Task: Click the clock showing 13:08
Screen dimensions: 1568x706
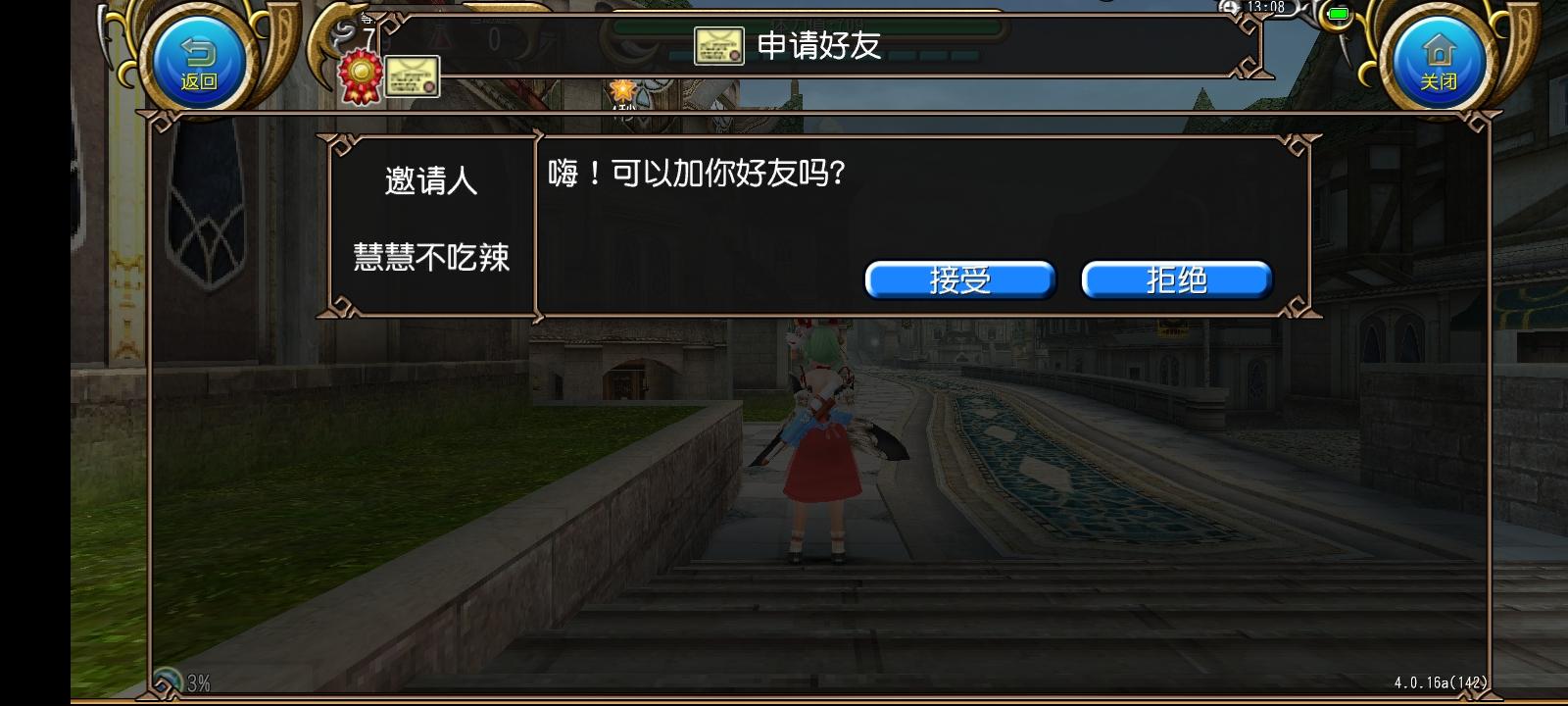Action: point(1264,6)
